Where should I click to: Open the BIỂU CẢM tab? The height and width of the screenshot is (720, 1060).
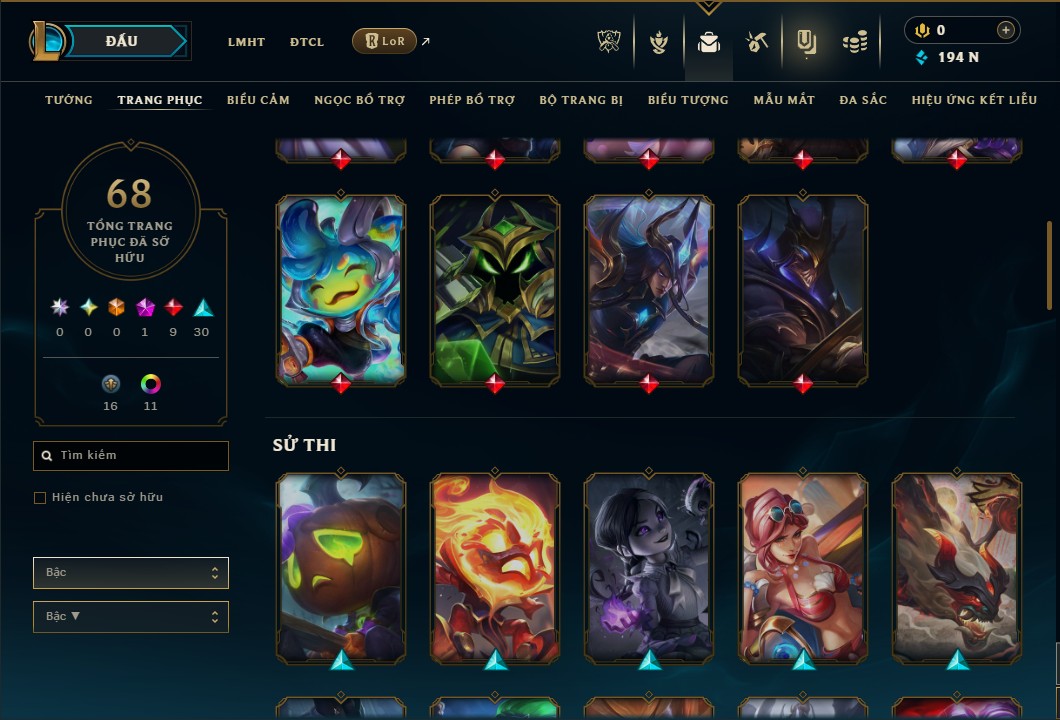point(258,100)
